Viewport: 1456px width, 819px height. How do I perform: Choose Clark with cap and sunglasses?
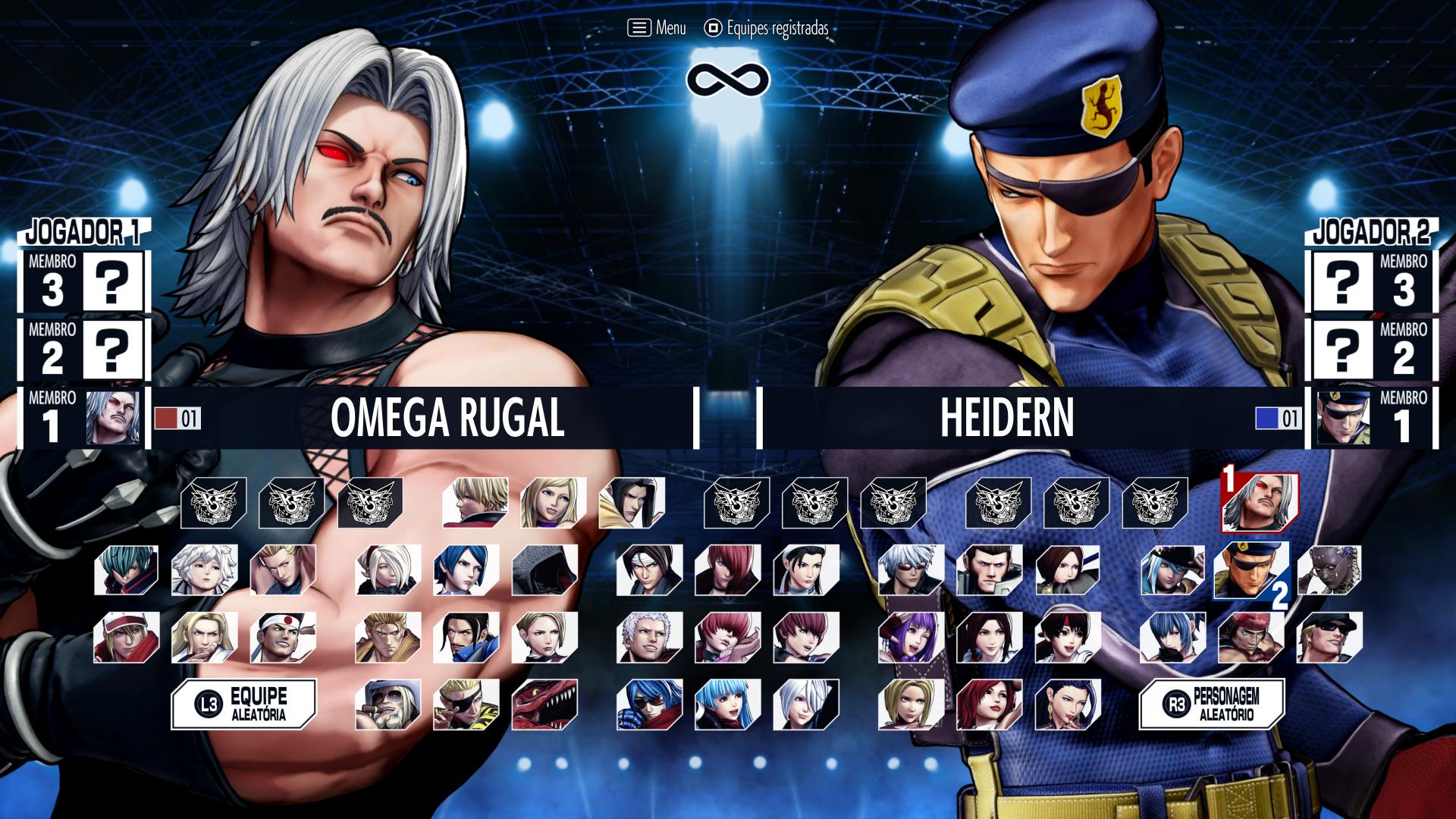coord(1329,637)
